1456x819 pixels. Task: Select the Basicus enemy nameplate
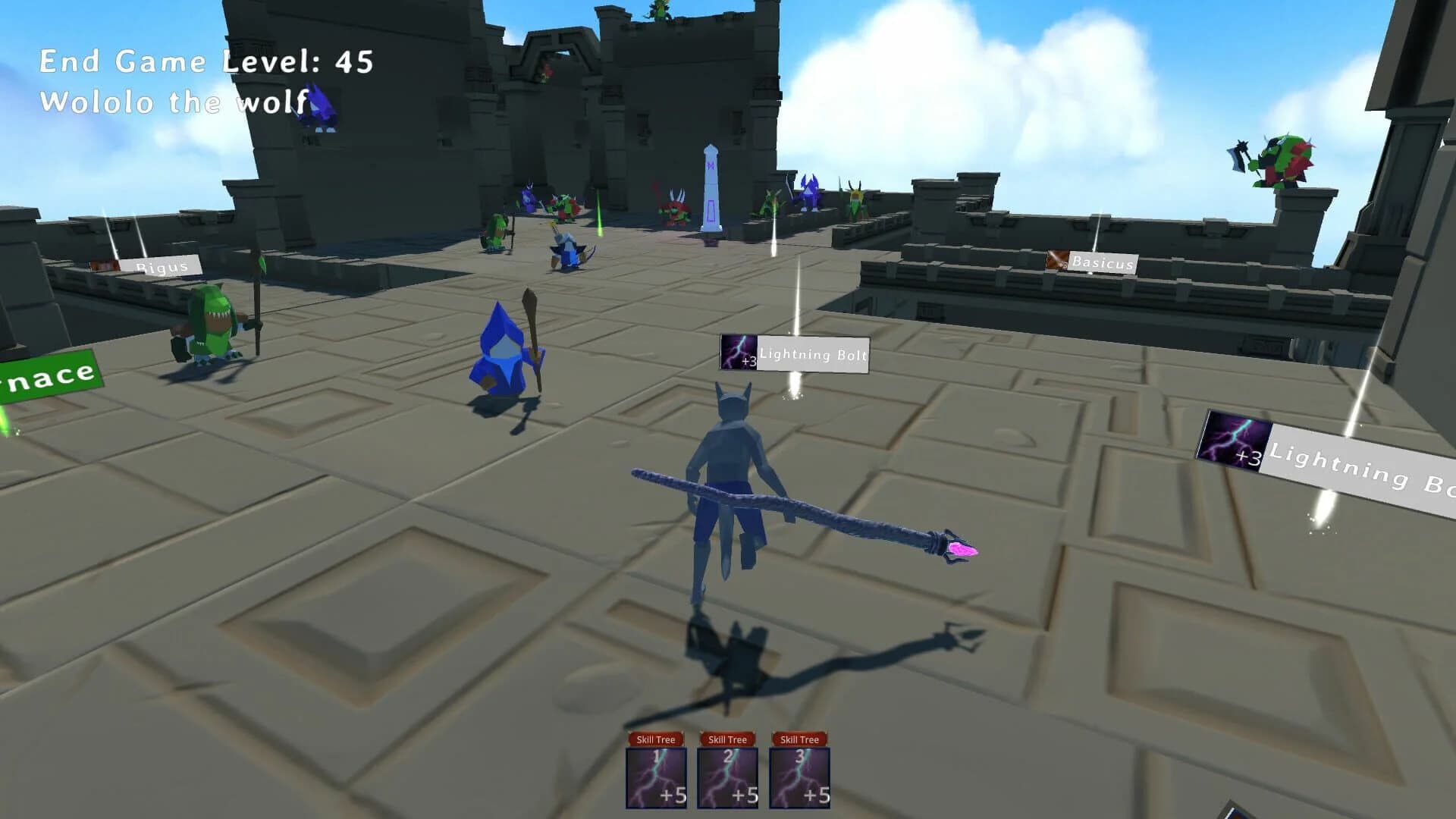point(1106,264)
